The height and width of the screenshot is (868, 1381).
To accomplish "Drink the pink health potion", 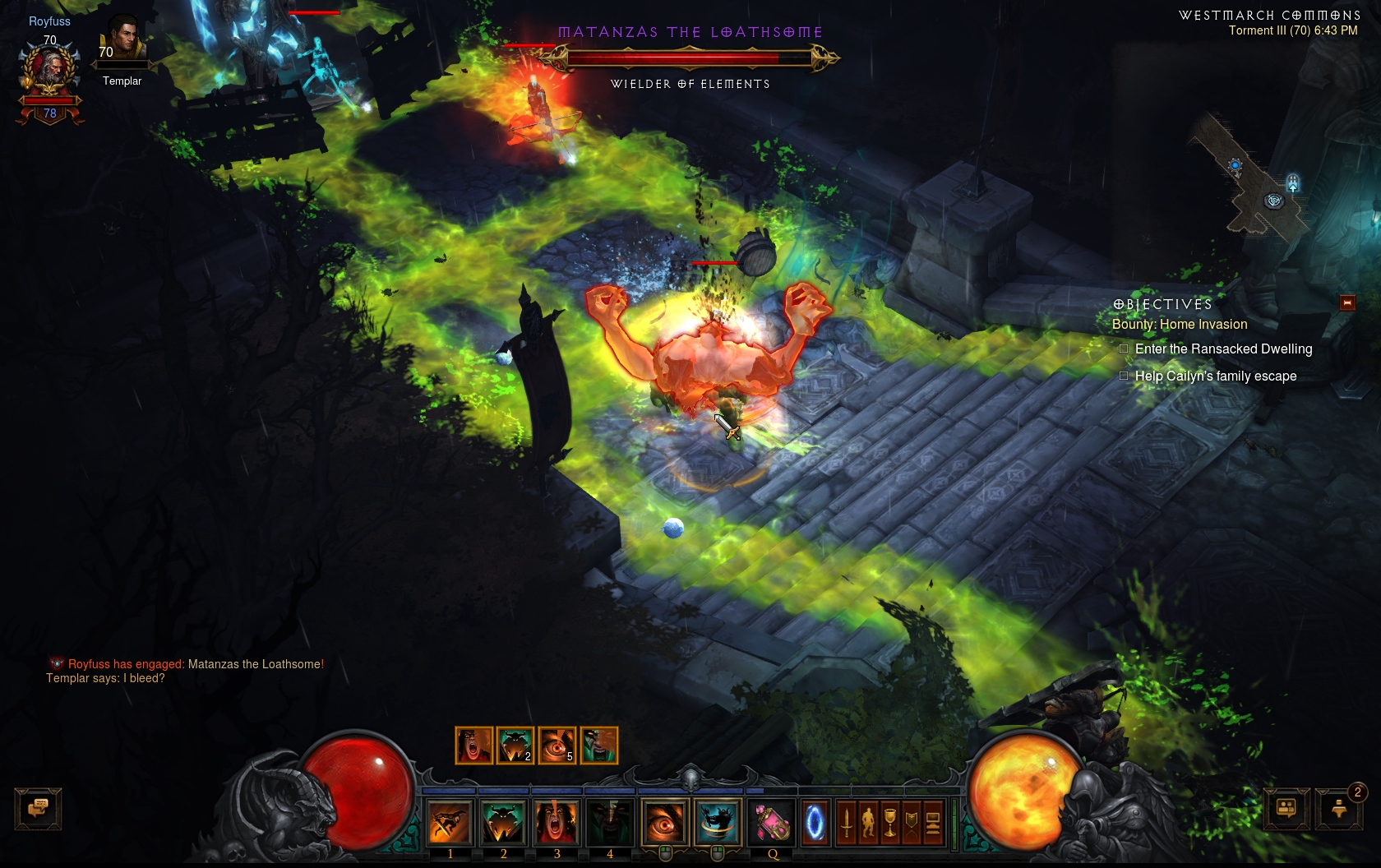I will (x=773, y=822).
